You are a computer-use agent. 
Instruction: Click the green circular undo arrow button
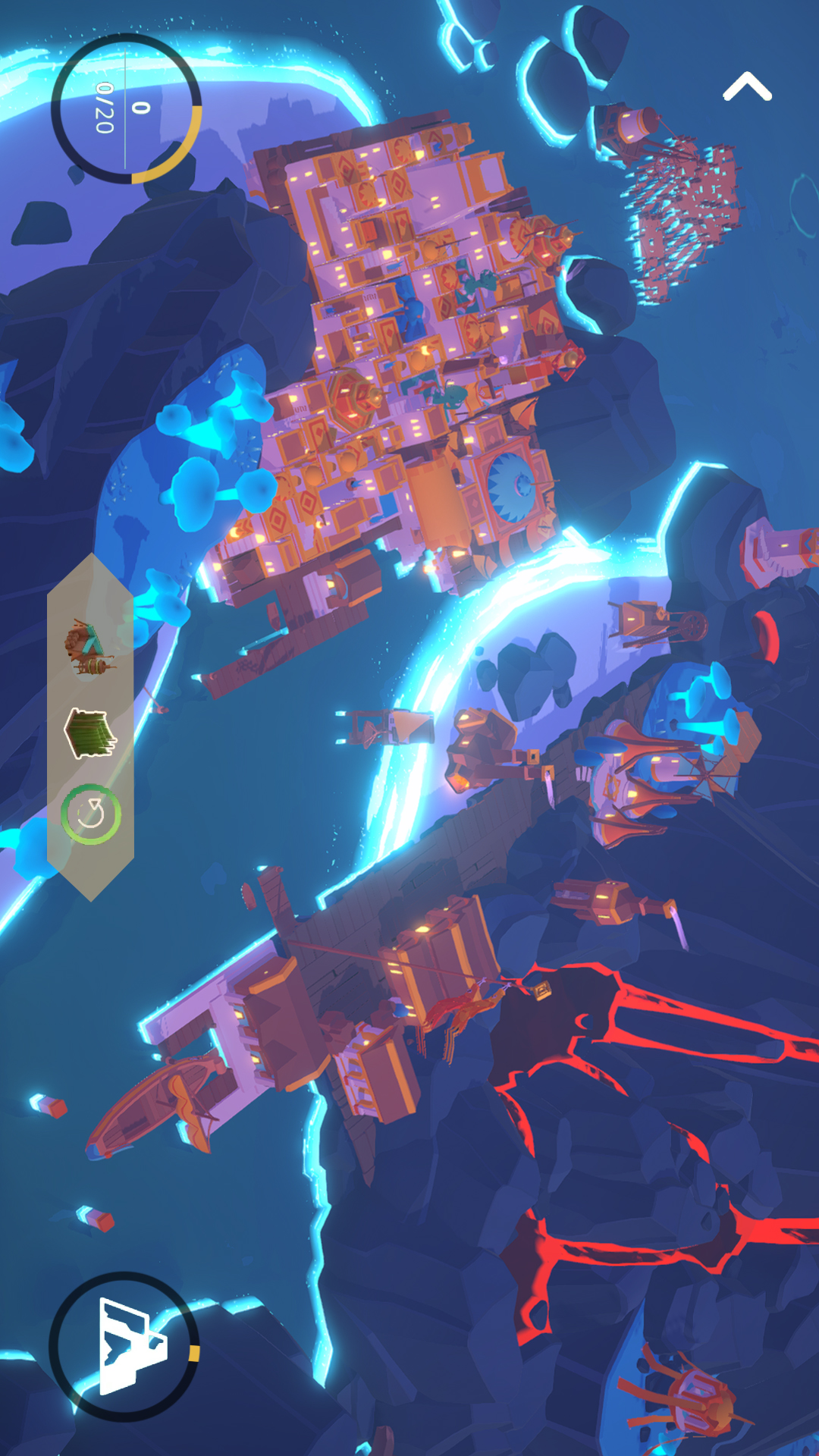[91, 814]
